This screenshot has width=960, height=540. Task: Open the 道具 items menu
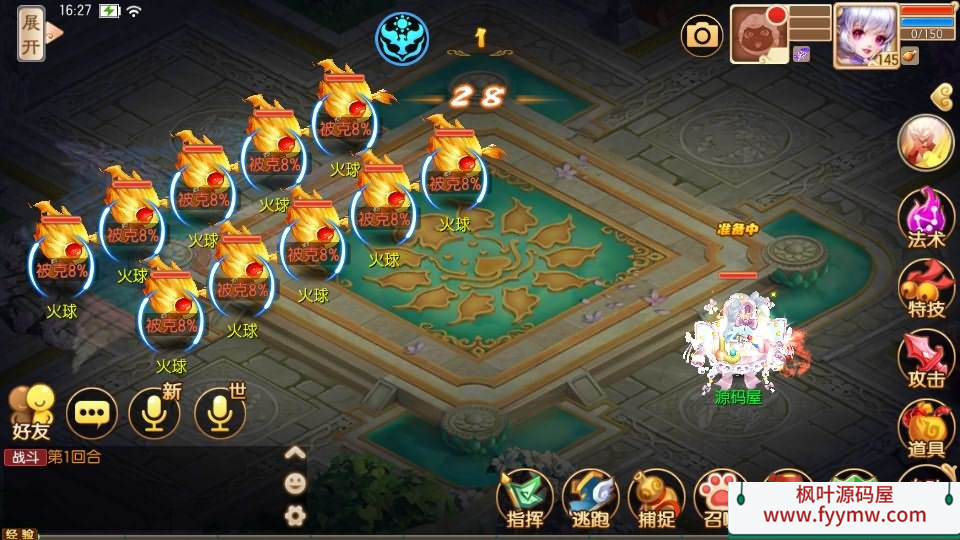926,430
